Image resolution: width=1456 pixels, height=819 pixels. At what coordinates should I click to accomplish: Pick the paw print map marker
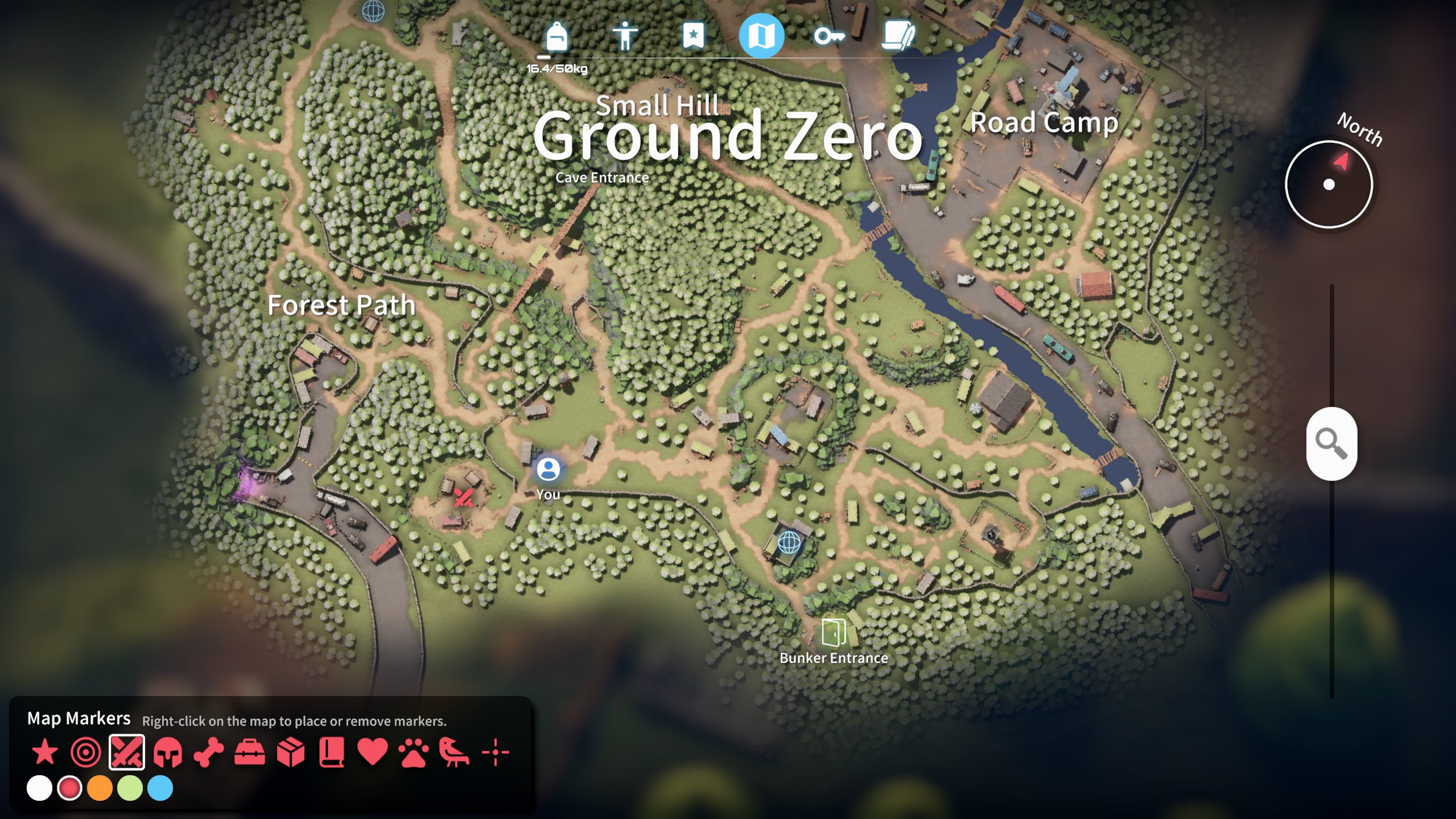(414, 752)
